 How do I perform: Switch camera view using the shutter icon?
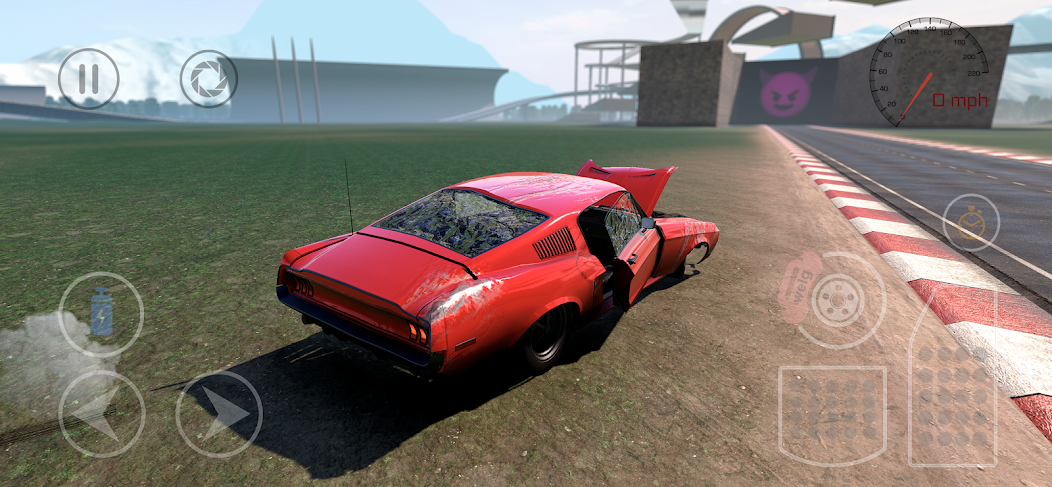click(208, 79)
